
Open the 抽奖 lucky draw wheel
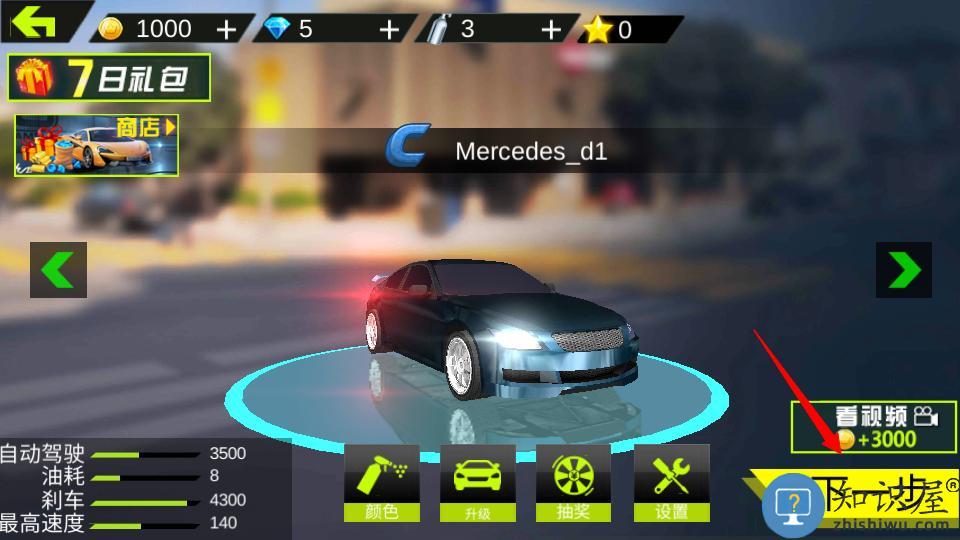coord(574,483)
